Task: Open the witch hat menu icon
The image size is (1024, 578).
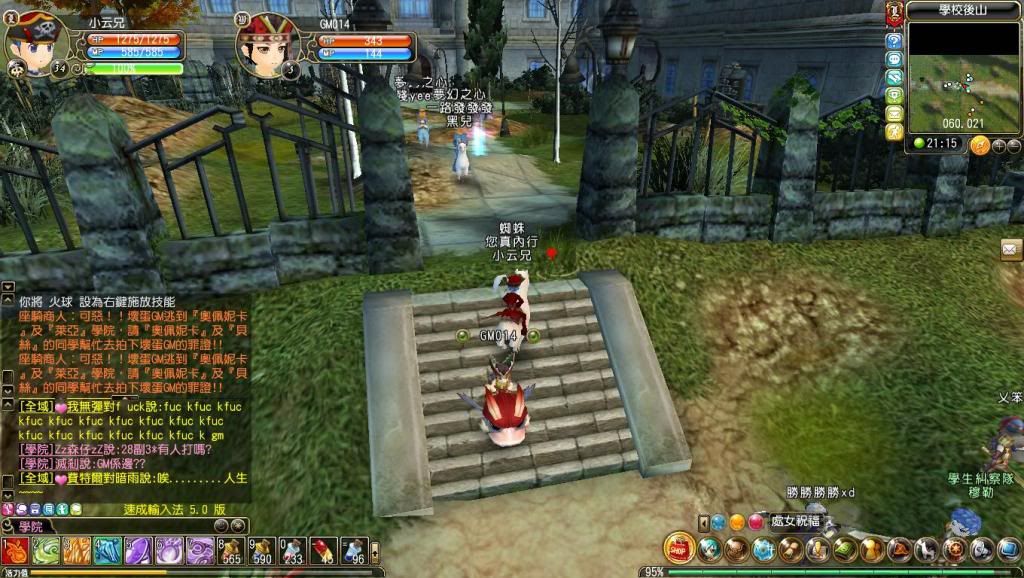Action: 899,549
